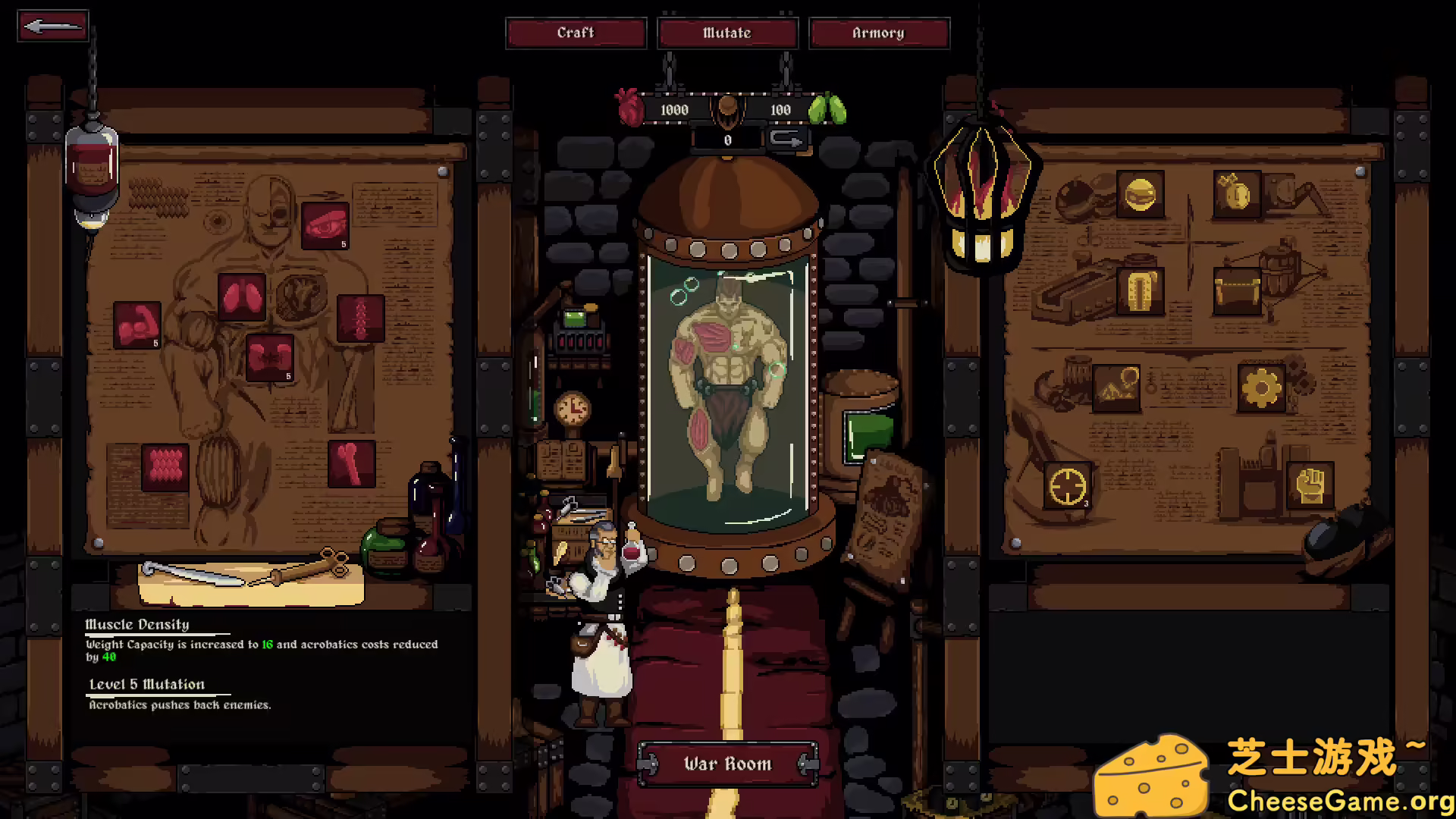The image size is (1456, 819).
Task: Toggle the kidneys mutation level 5 slot
Action: click(x=270, y=356)
